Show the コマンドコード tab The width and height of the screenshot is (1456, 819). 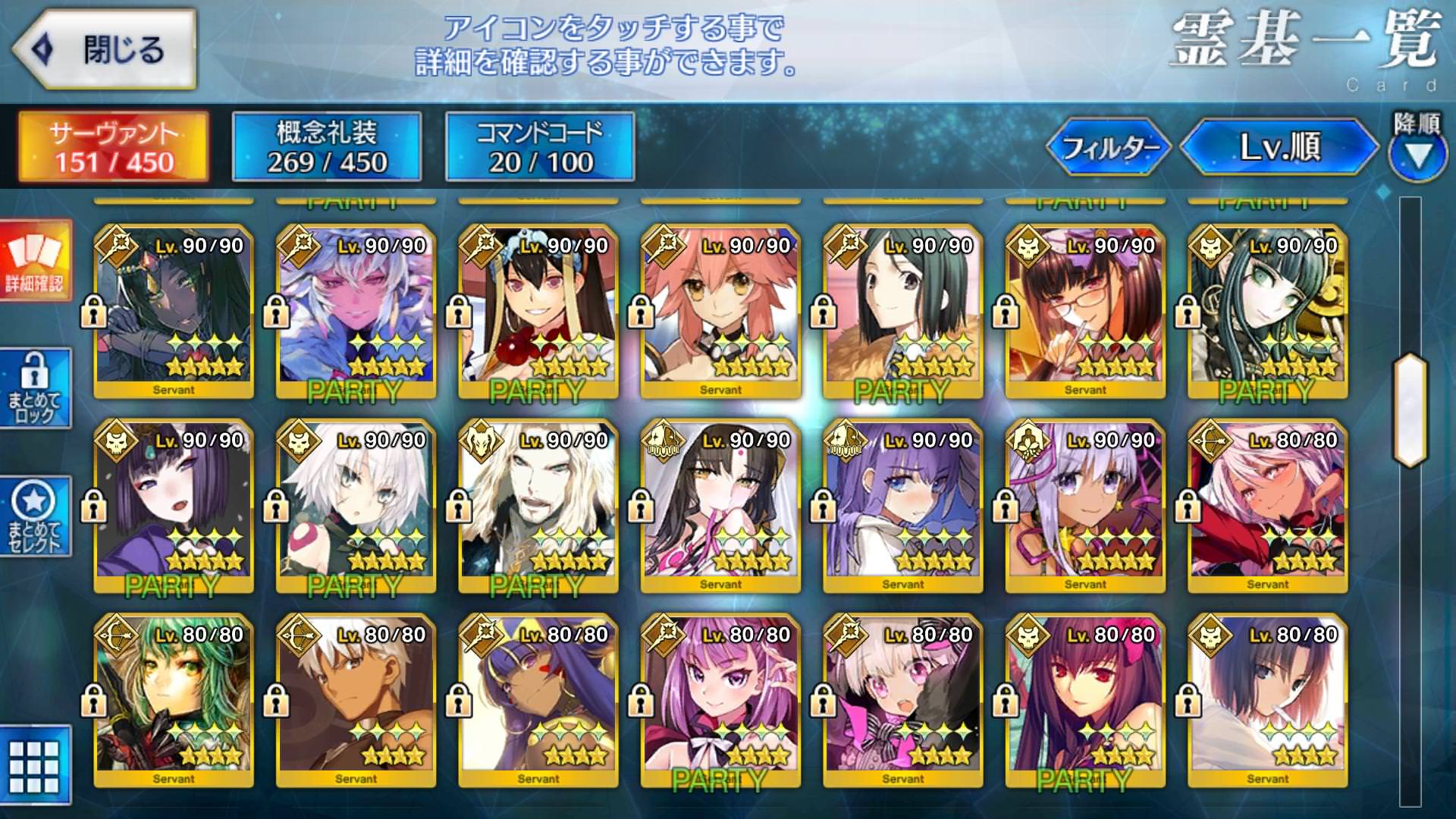tap(539, 147)
